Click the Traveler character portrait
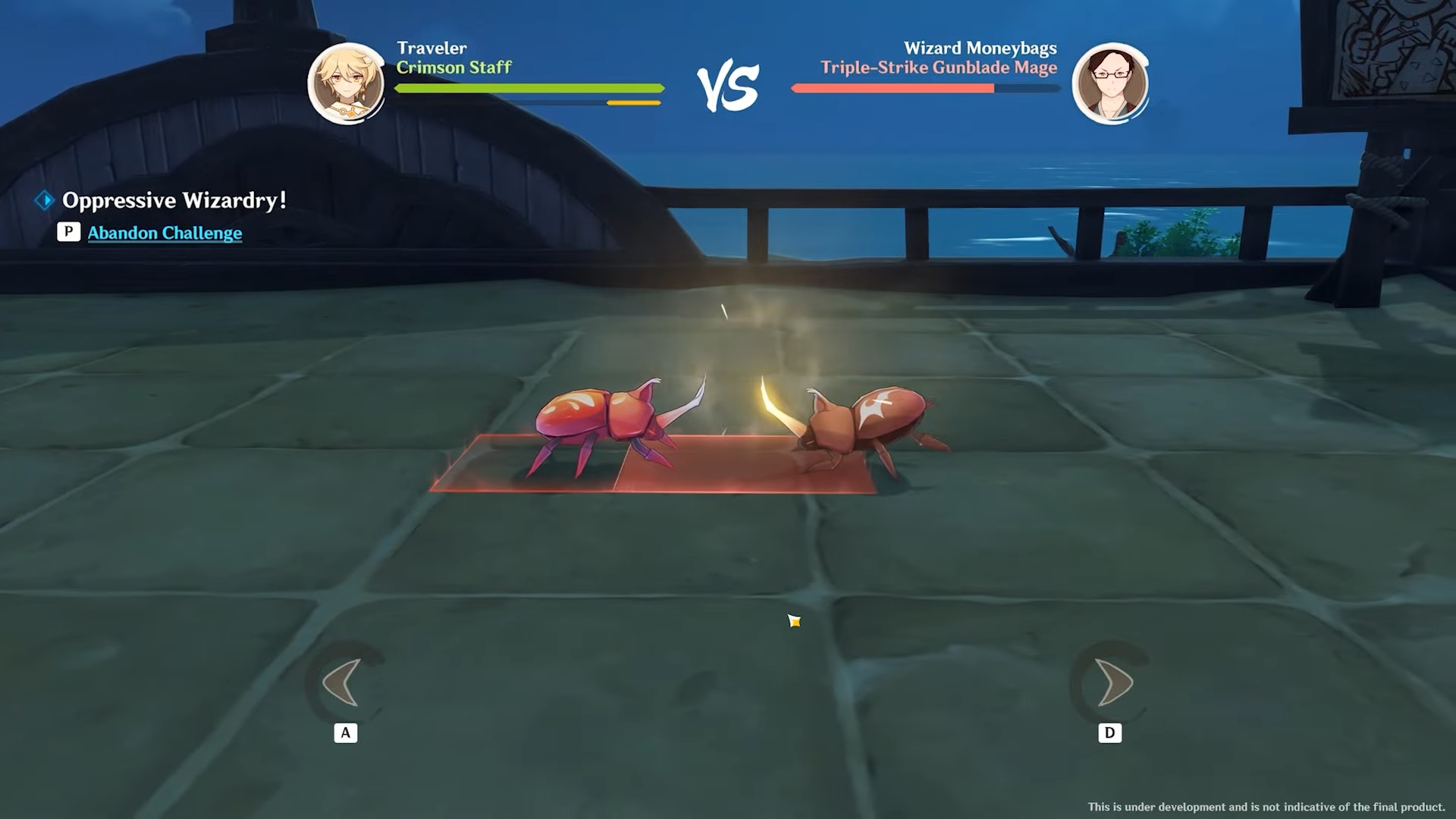This screenshot has width=1456, height=819. tap(347, 82)
